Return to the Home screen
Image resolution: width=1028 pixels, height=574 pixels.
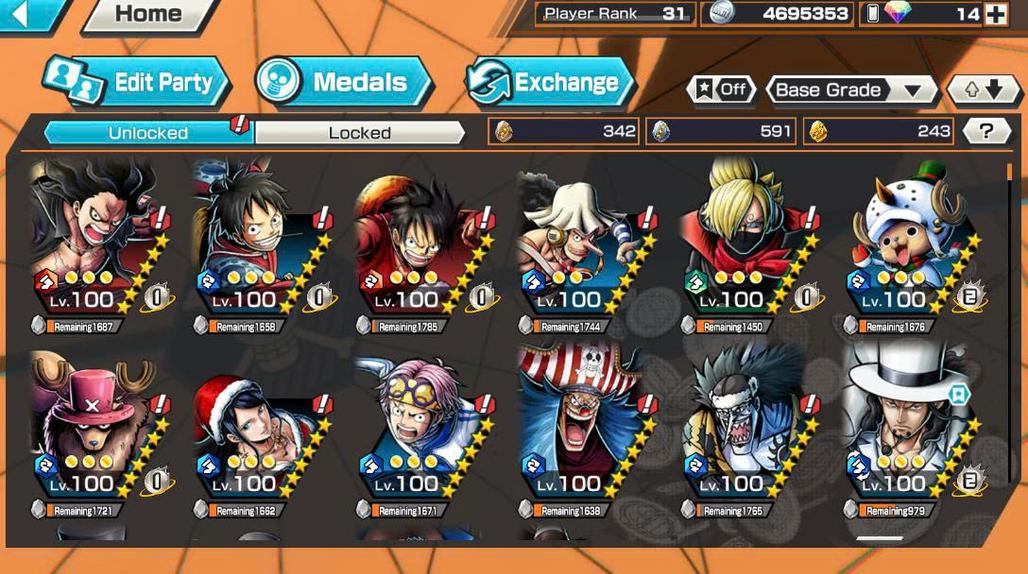pyautogui.click(x=148, y=14)
